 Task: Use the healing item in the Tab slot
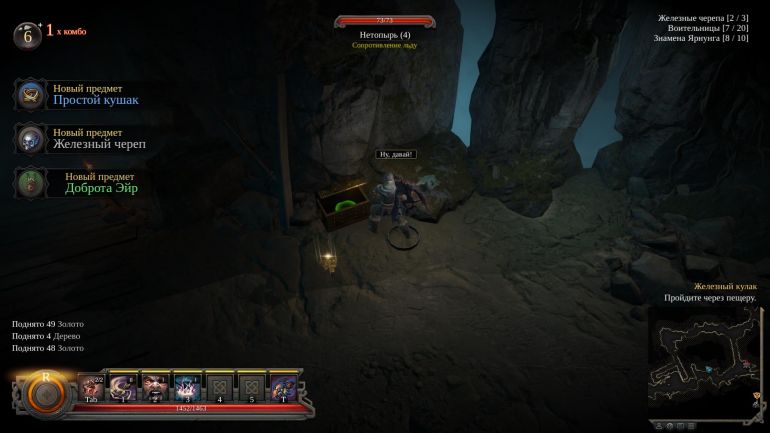91,387
